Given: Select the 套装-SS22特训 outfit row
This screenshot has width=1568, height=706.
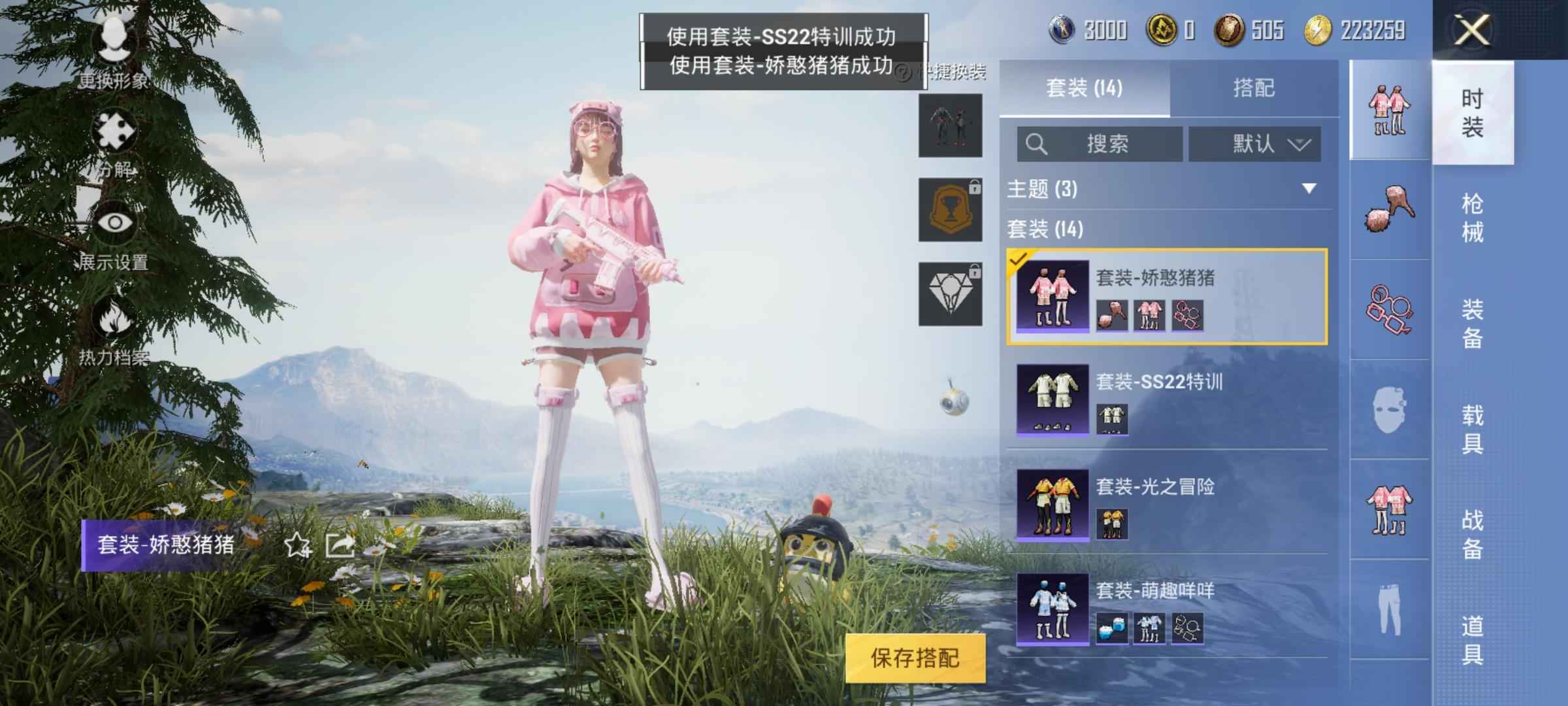Looking at the screenshot, I should pyautogui.click(x=1167, y=399).
